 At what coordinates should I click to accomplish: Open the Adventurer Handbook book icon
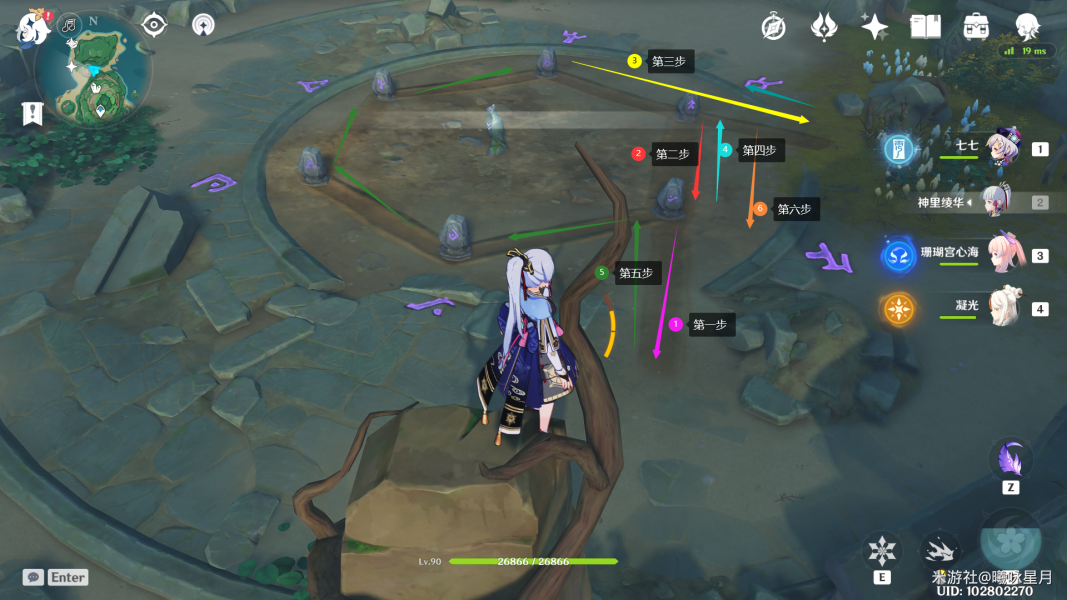pyautogui.click(x=925, y=27)
